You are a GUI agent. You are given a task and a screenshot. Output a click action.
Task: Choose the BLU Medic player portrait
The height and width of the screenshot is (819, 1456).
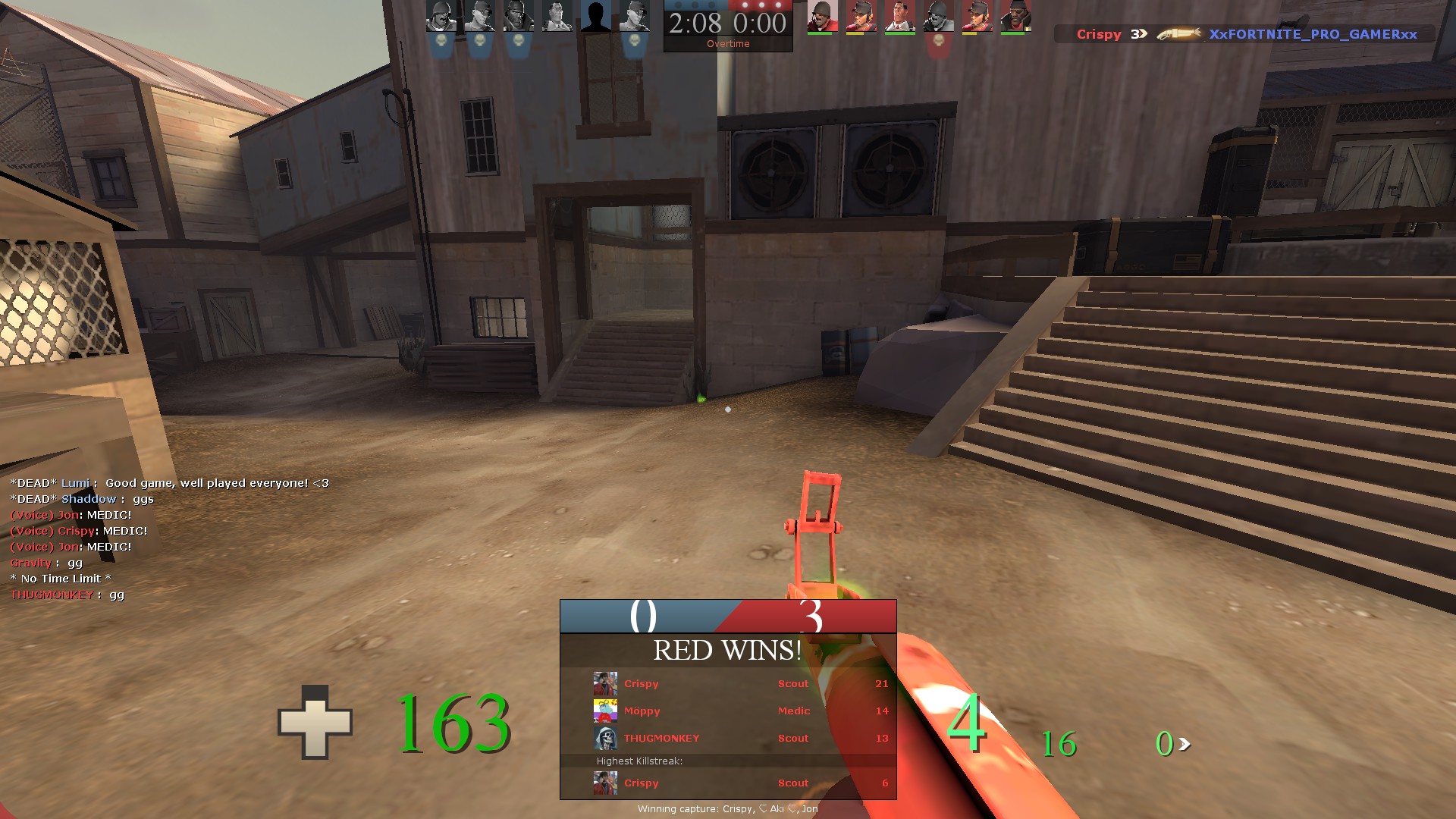pos(557,16)
